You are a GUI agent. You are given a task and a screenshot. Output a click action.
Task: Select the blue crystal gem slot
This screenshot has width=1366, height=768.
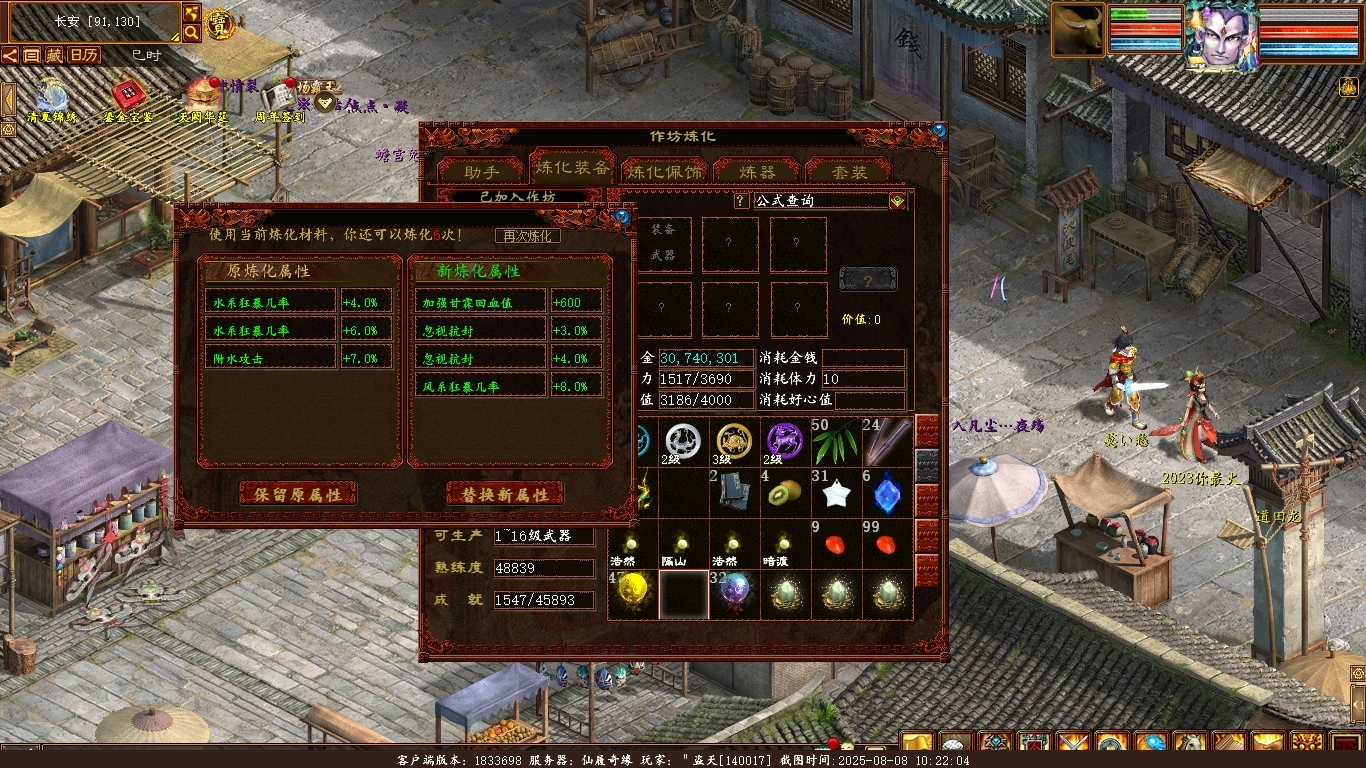tap(887, 493)
